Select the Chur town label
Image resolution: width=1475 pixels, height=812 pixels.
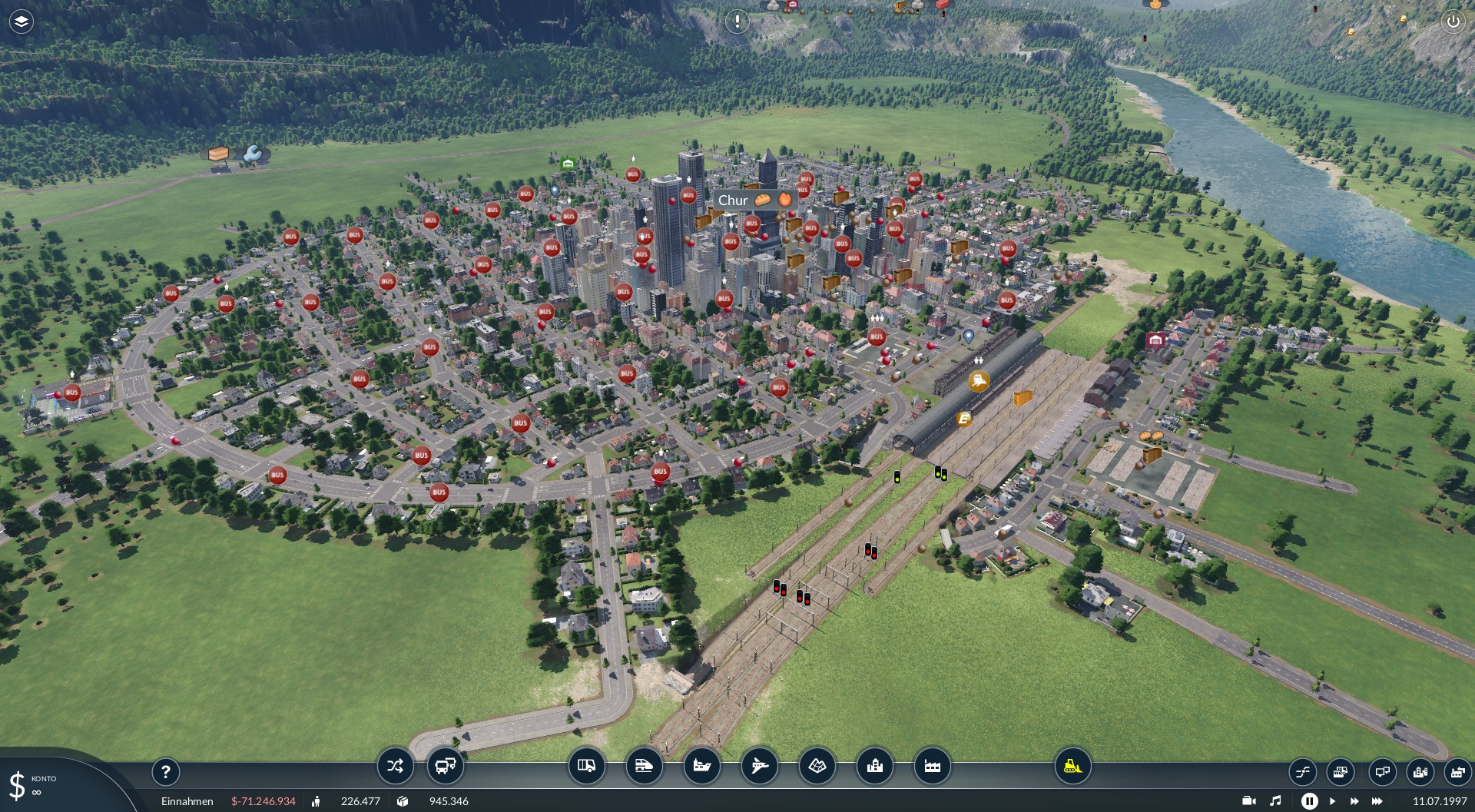coord(733,201)
